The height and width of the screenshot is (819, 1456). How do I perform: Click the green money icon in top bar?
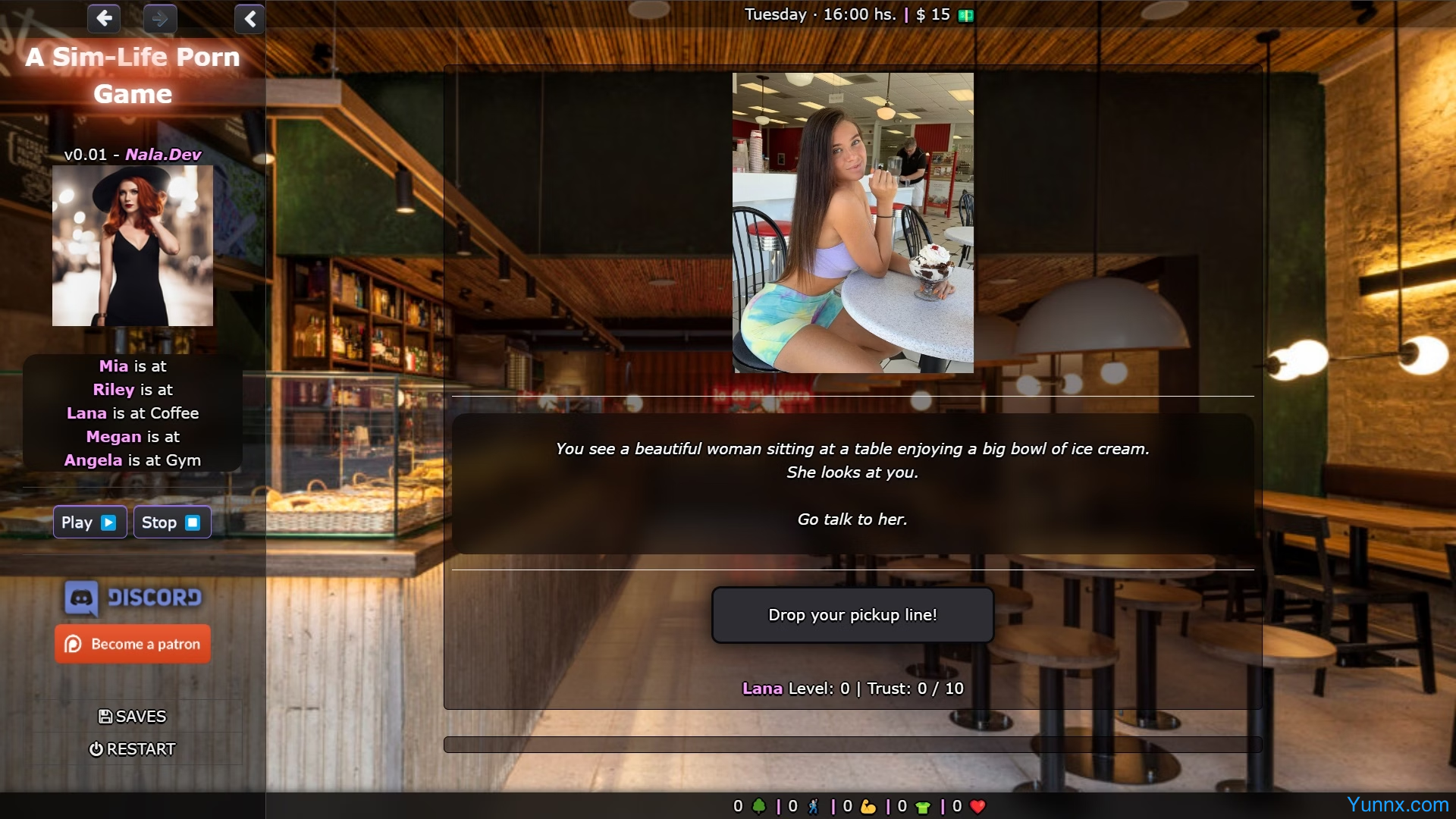pos(965,15)
